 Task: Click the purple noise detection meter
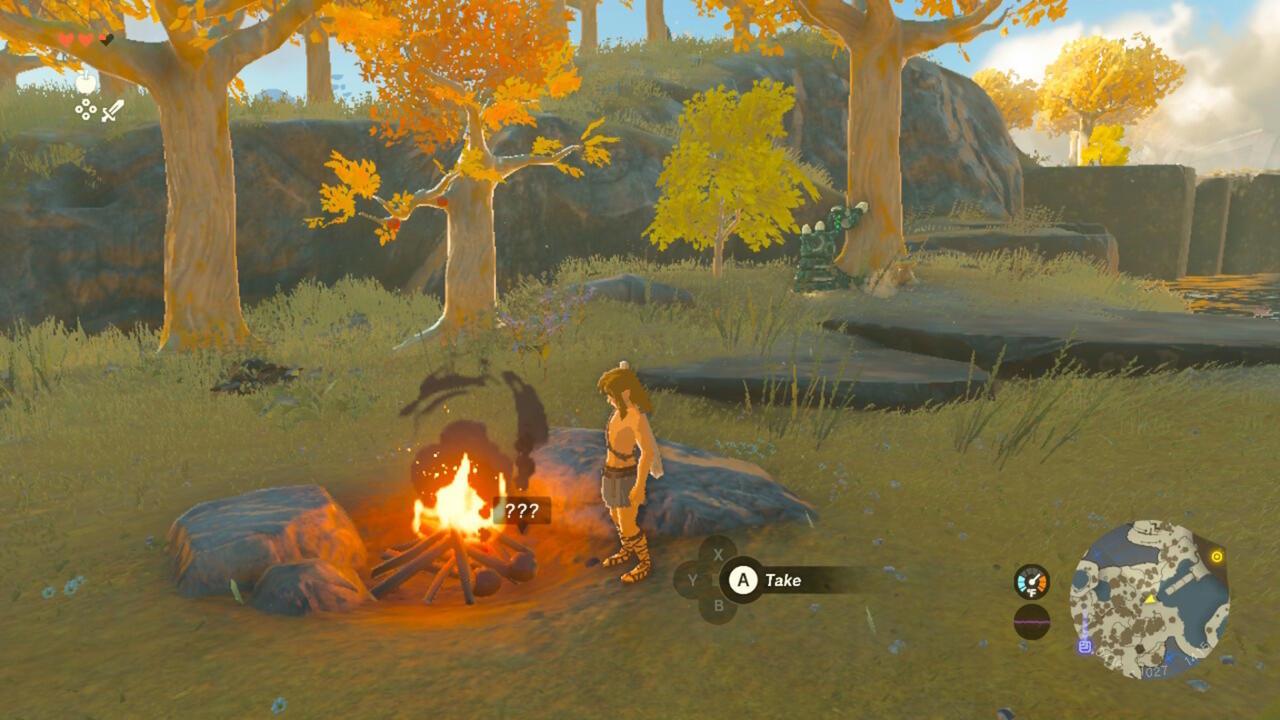tap(1032, 622)
